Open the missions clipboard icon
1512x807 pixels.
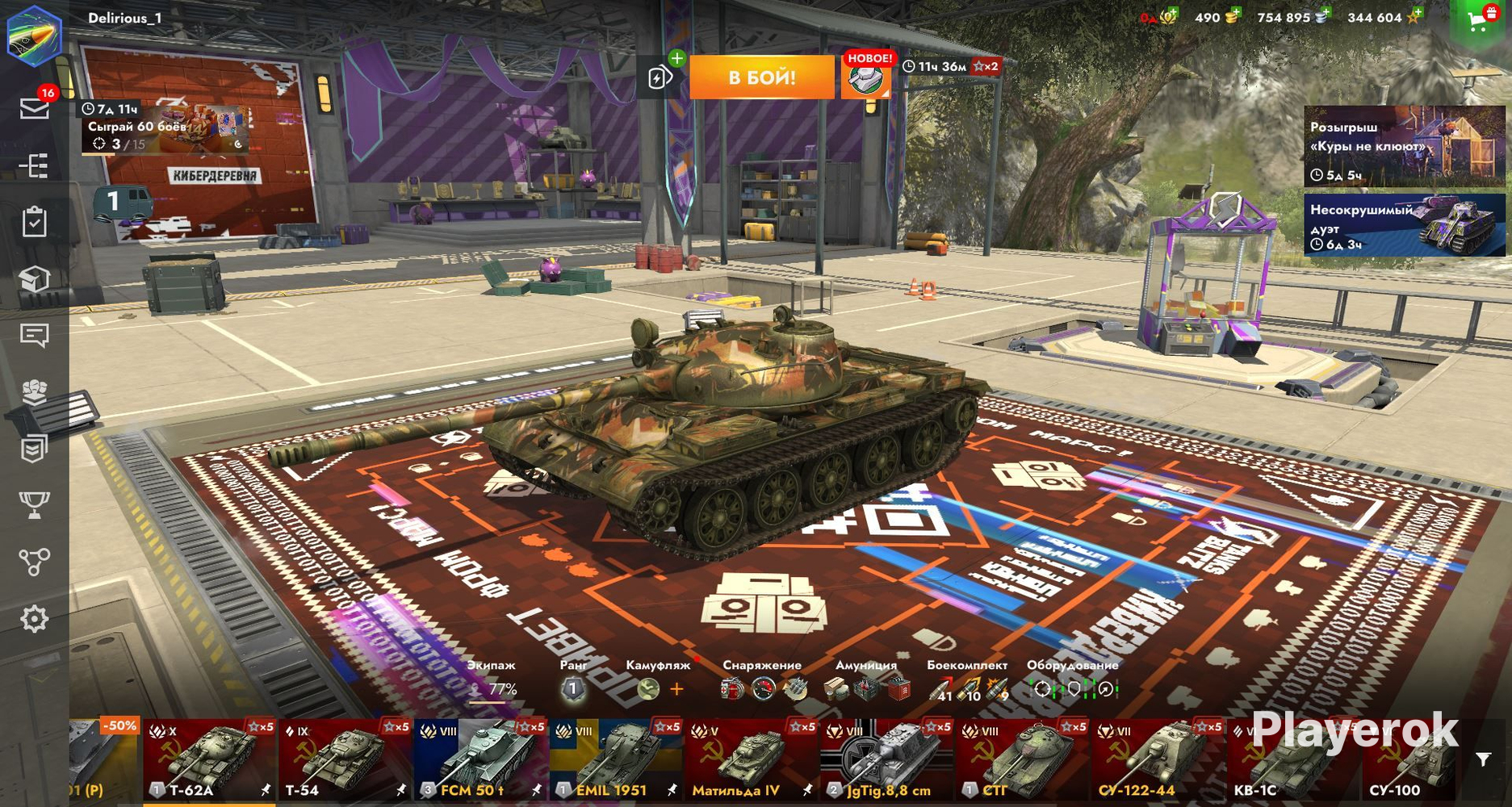coord(34,222)
